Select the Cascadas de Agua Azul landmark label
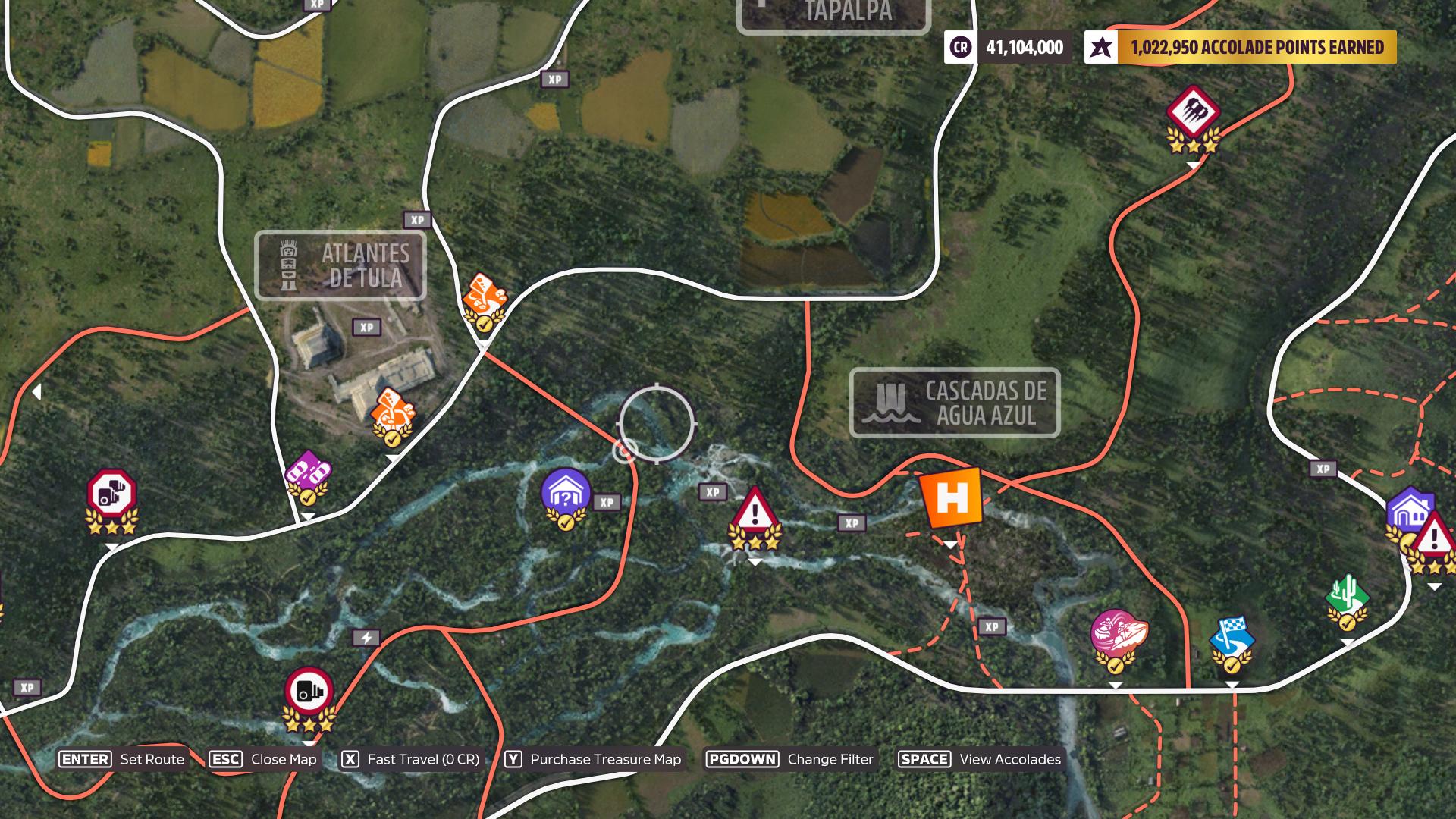 pos(954,403)
